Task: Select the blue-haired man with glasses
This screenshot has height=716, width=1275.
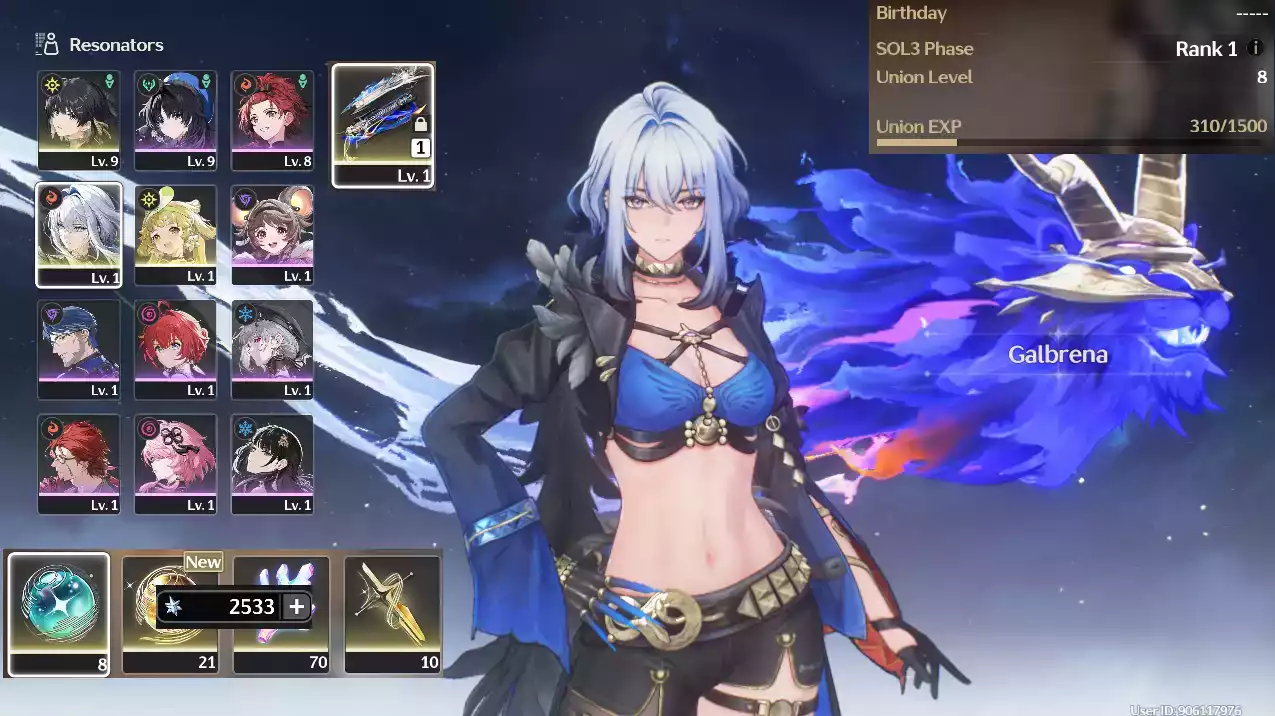Action: point(79,348)
